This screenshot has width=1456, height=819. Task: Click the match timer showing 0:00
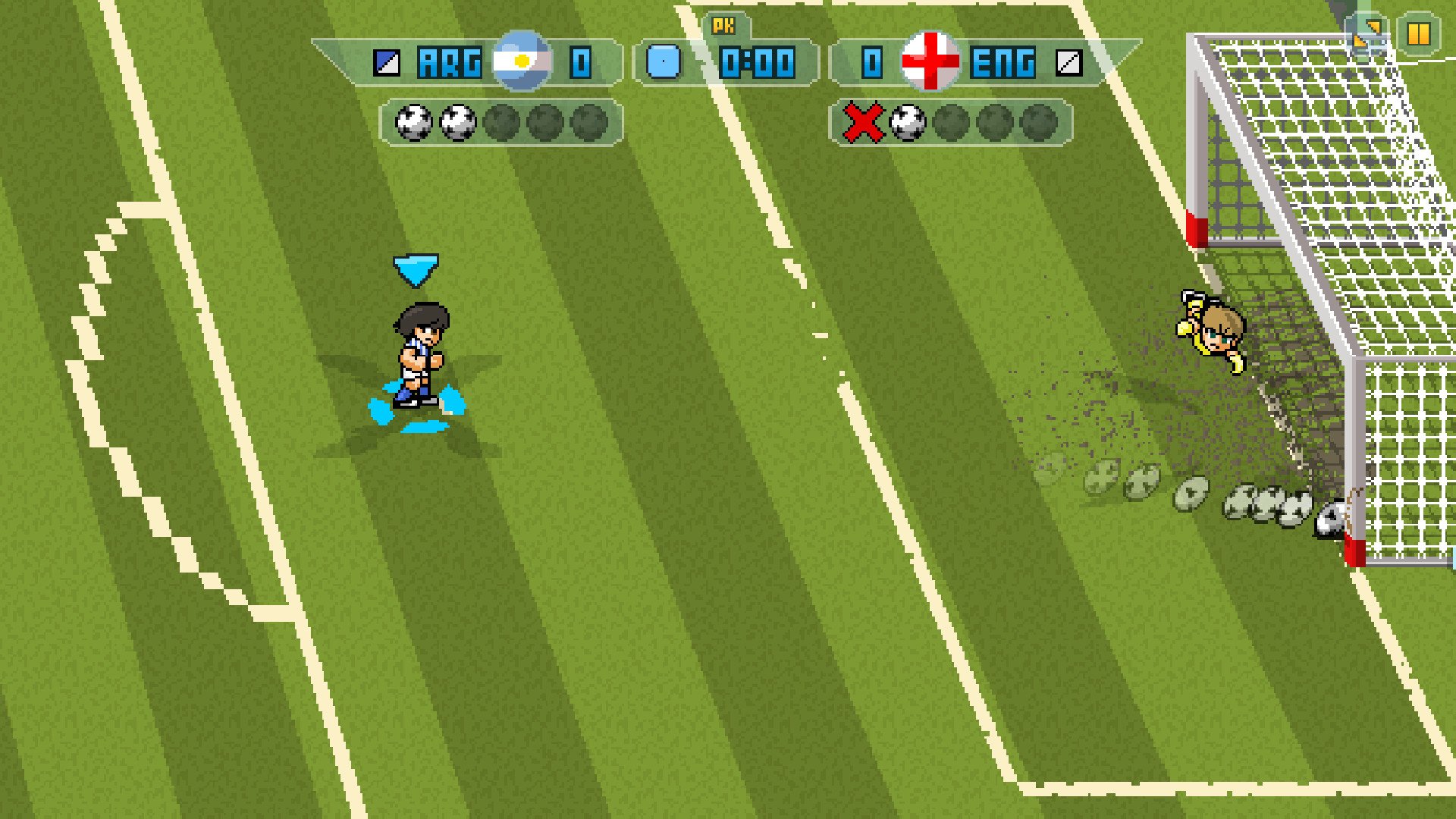pos(758,64)
